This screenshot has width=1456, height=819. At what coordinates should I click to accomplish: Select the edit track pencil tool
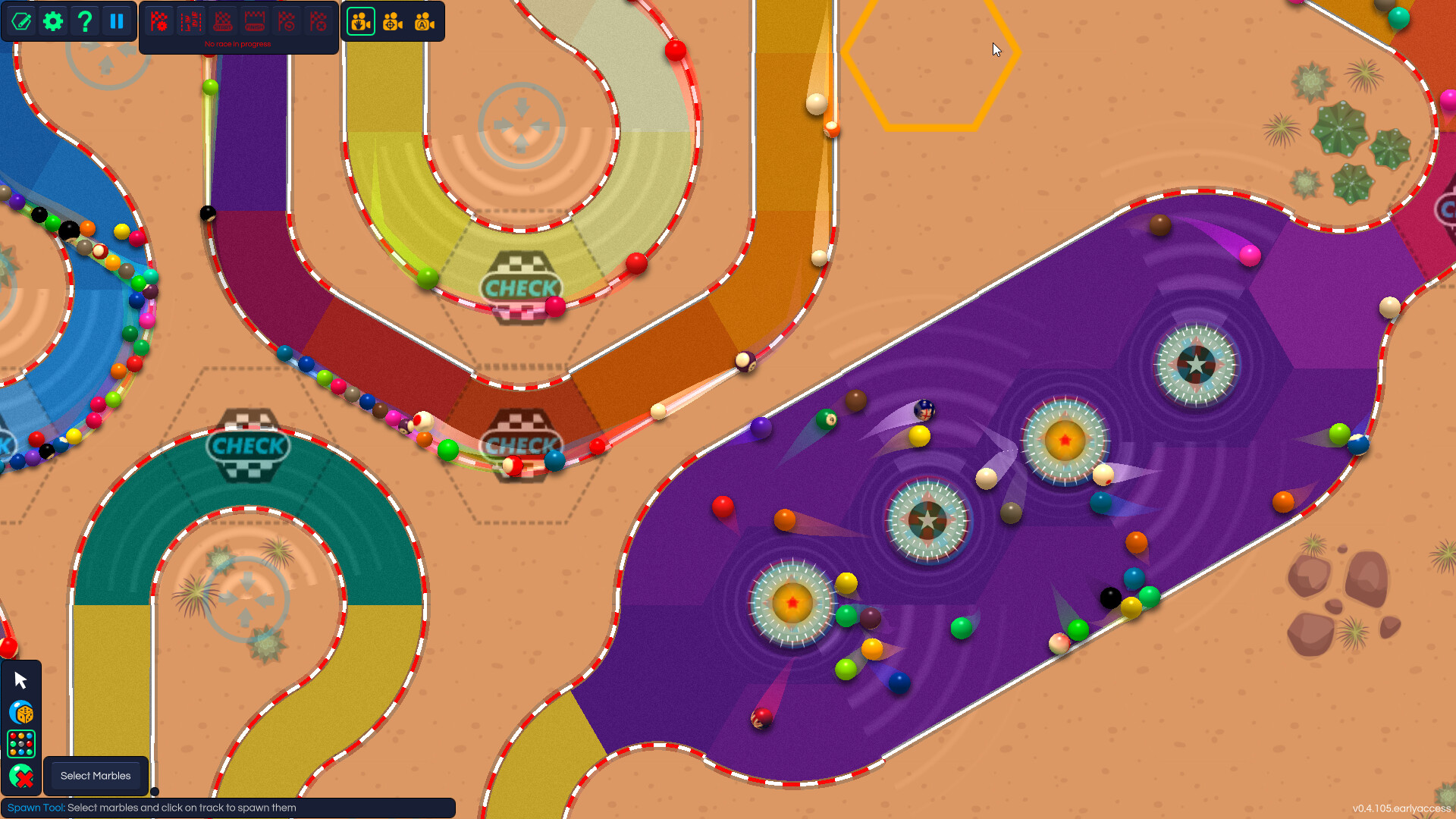click(21, 21)
